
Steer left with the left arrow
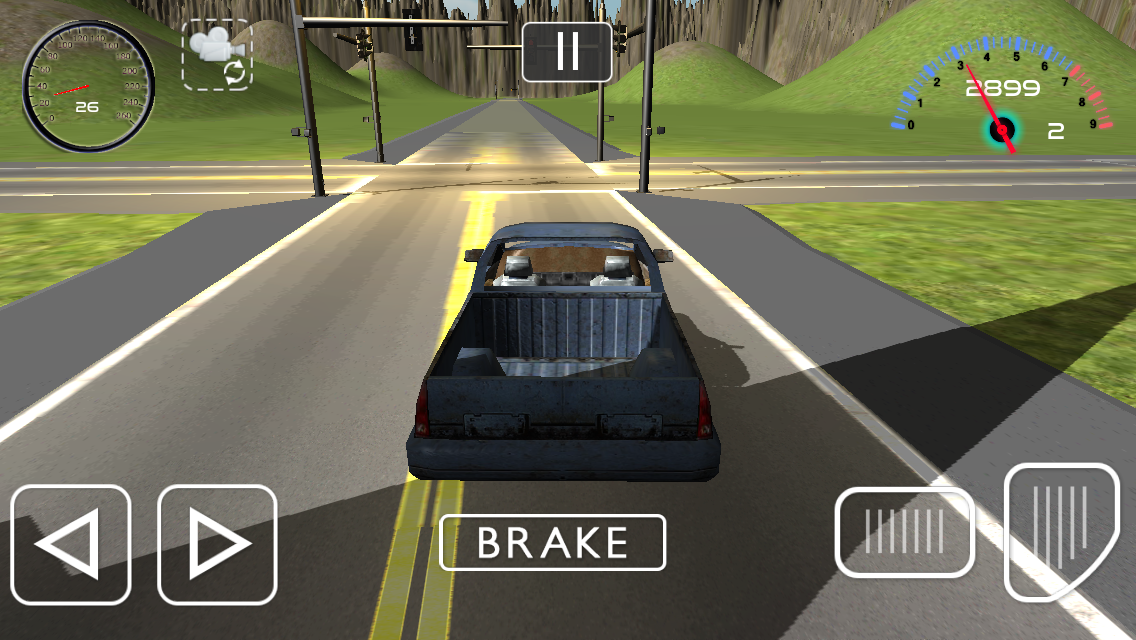(x=71, y=545)
